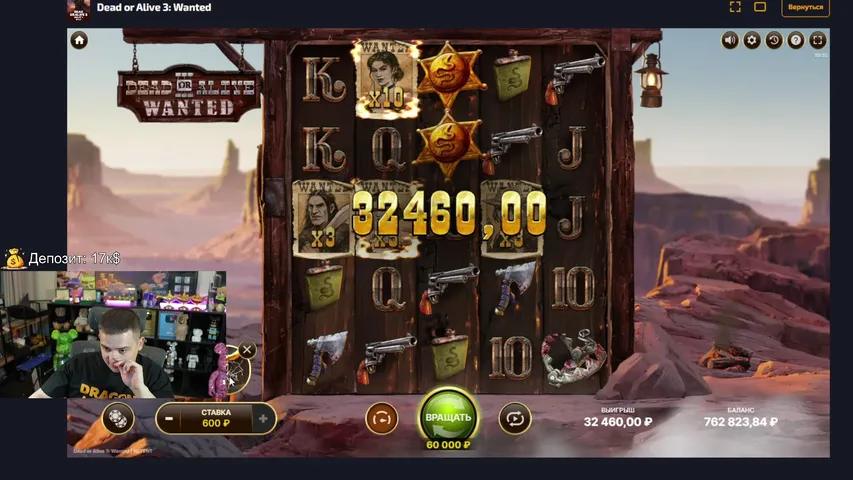
Task: Open autoplay with the looping arrows button
Action: tap(514, 417)
